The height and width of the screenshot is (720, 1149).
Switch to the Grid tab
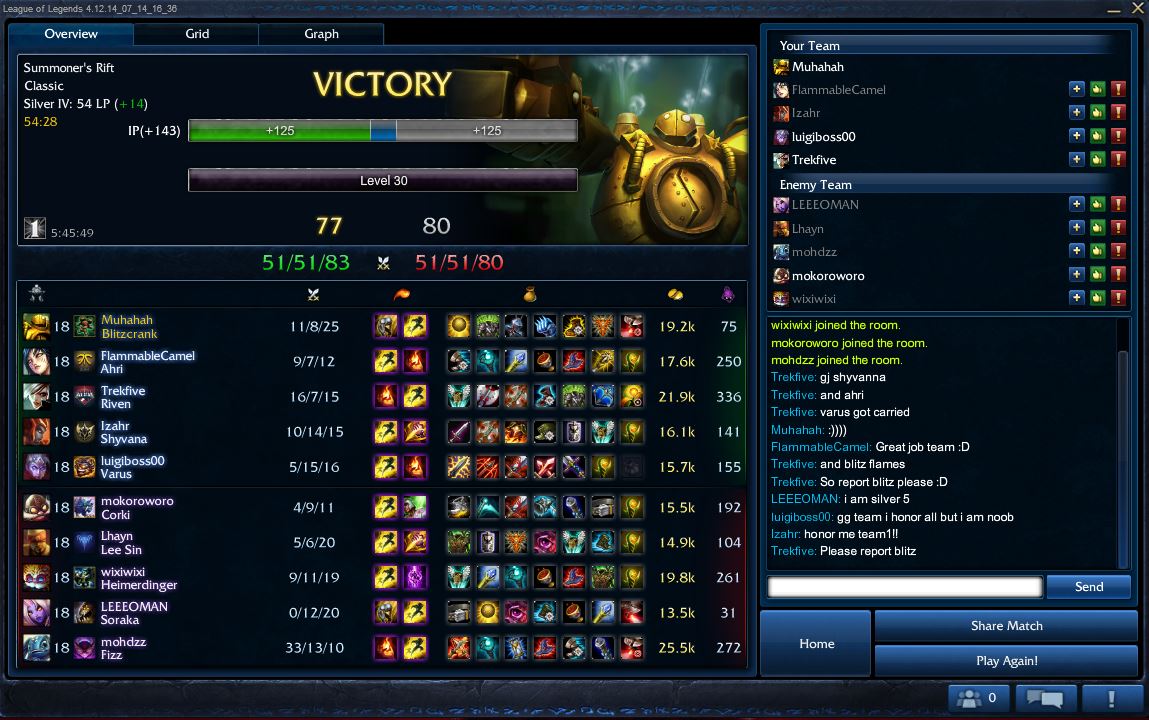197,34
